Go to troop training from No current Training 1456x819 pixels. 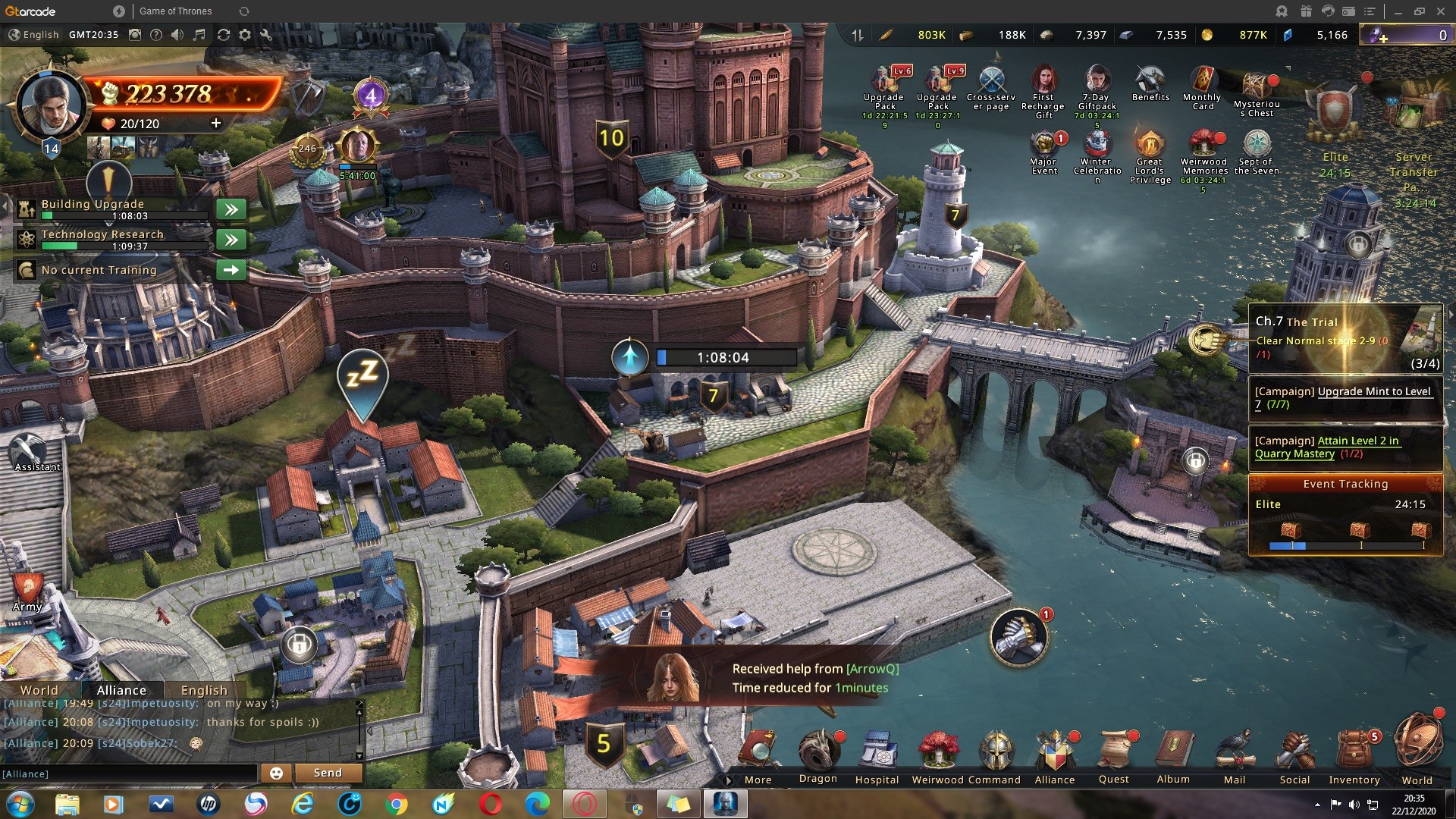point(231,270)
